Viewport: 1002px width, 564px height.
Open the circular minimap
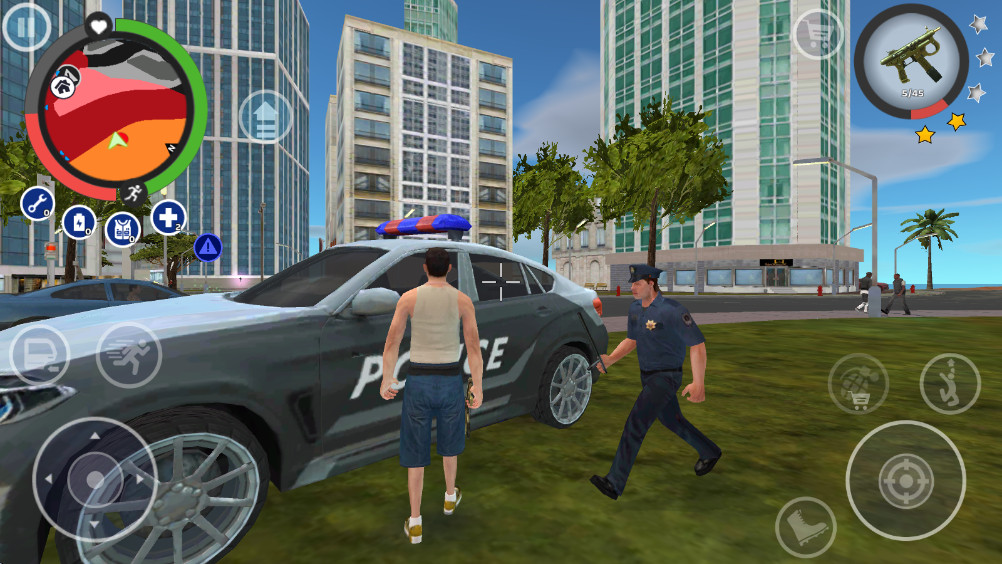point(115,108)
